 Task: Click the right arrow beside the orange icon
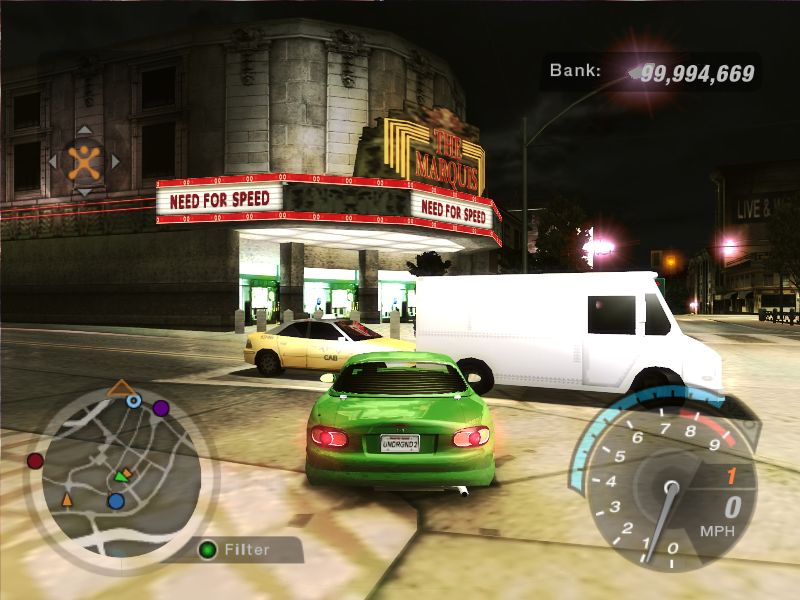[x=115, y=160]
